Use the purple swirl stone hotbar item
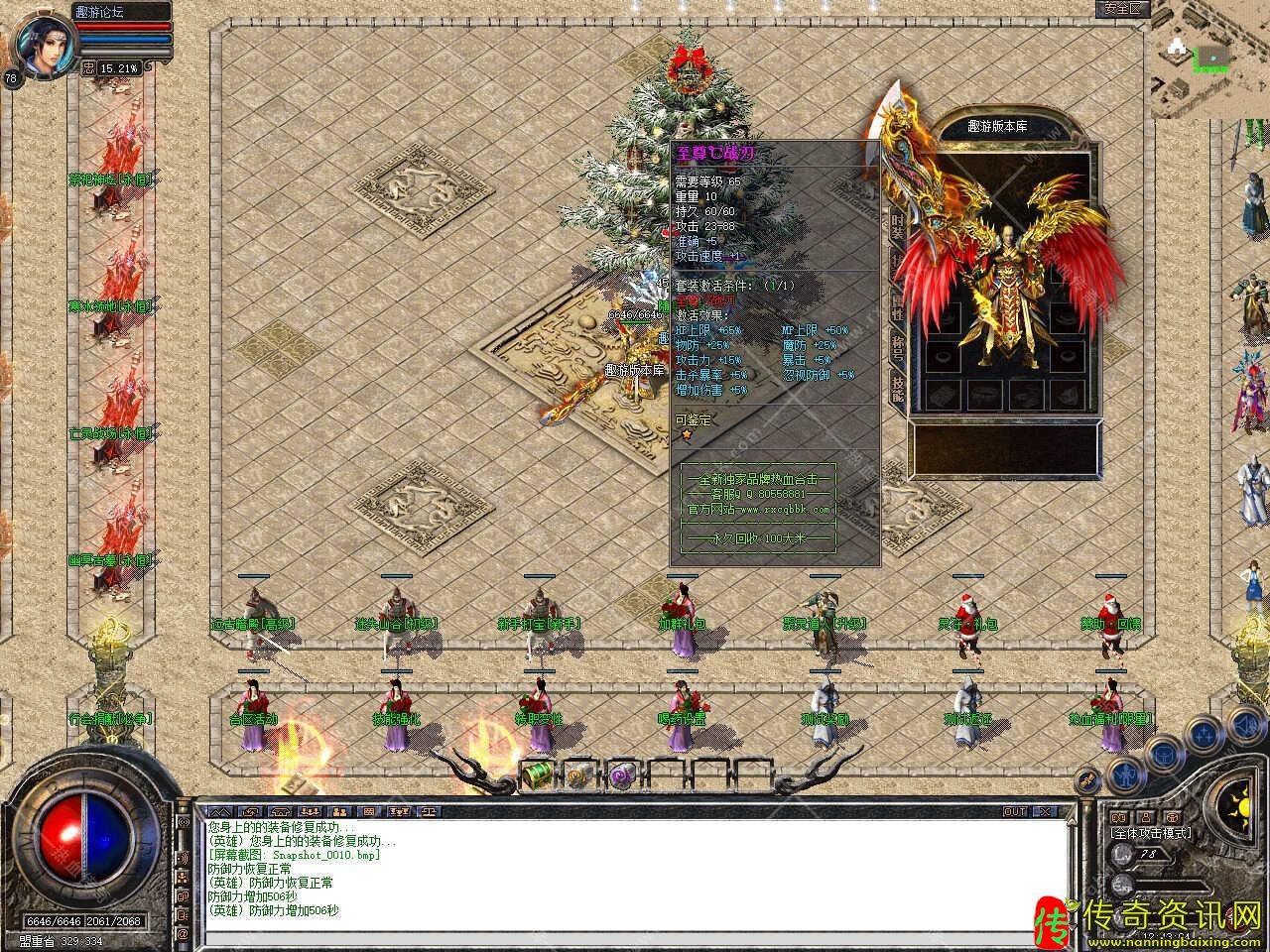The image size is (1270, 952). point(622,773)
